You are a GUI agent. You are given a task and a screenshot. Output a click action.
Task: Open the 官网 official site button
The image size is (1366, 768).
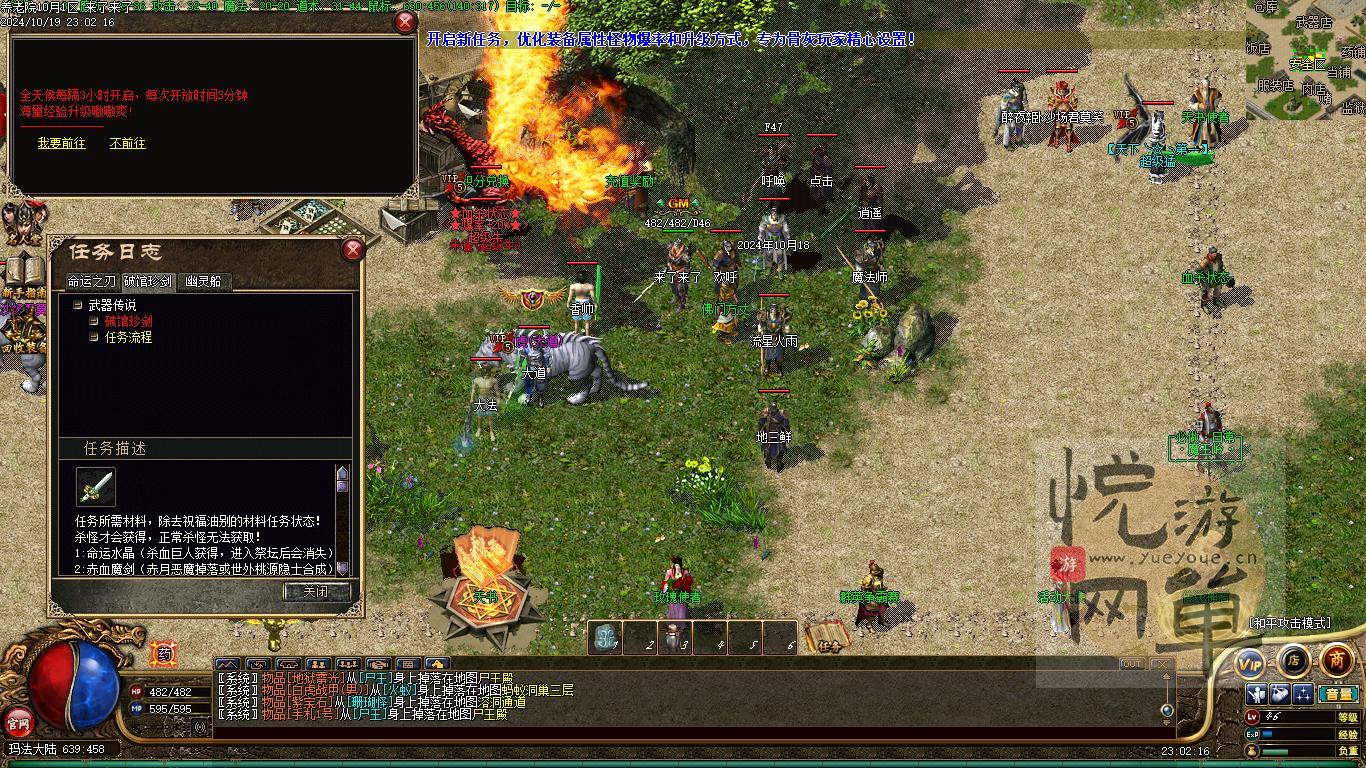(x=18, y=721)
